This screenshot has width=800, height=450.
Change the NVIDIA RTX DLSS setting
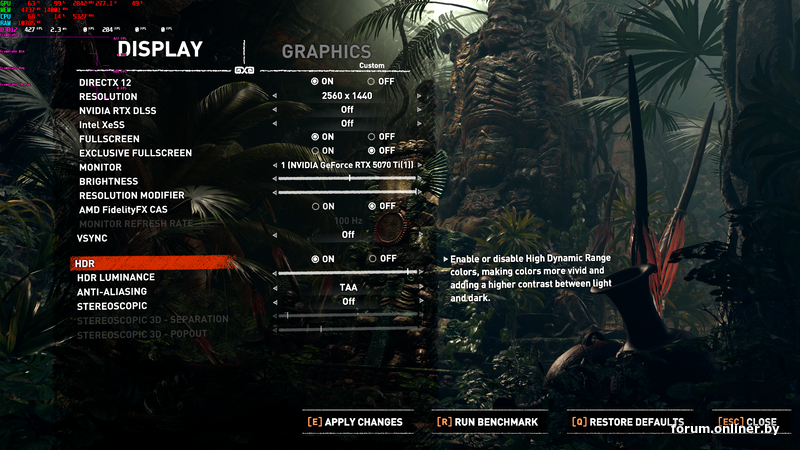(347, 110)
